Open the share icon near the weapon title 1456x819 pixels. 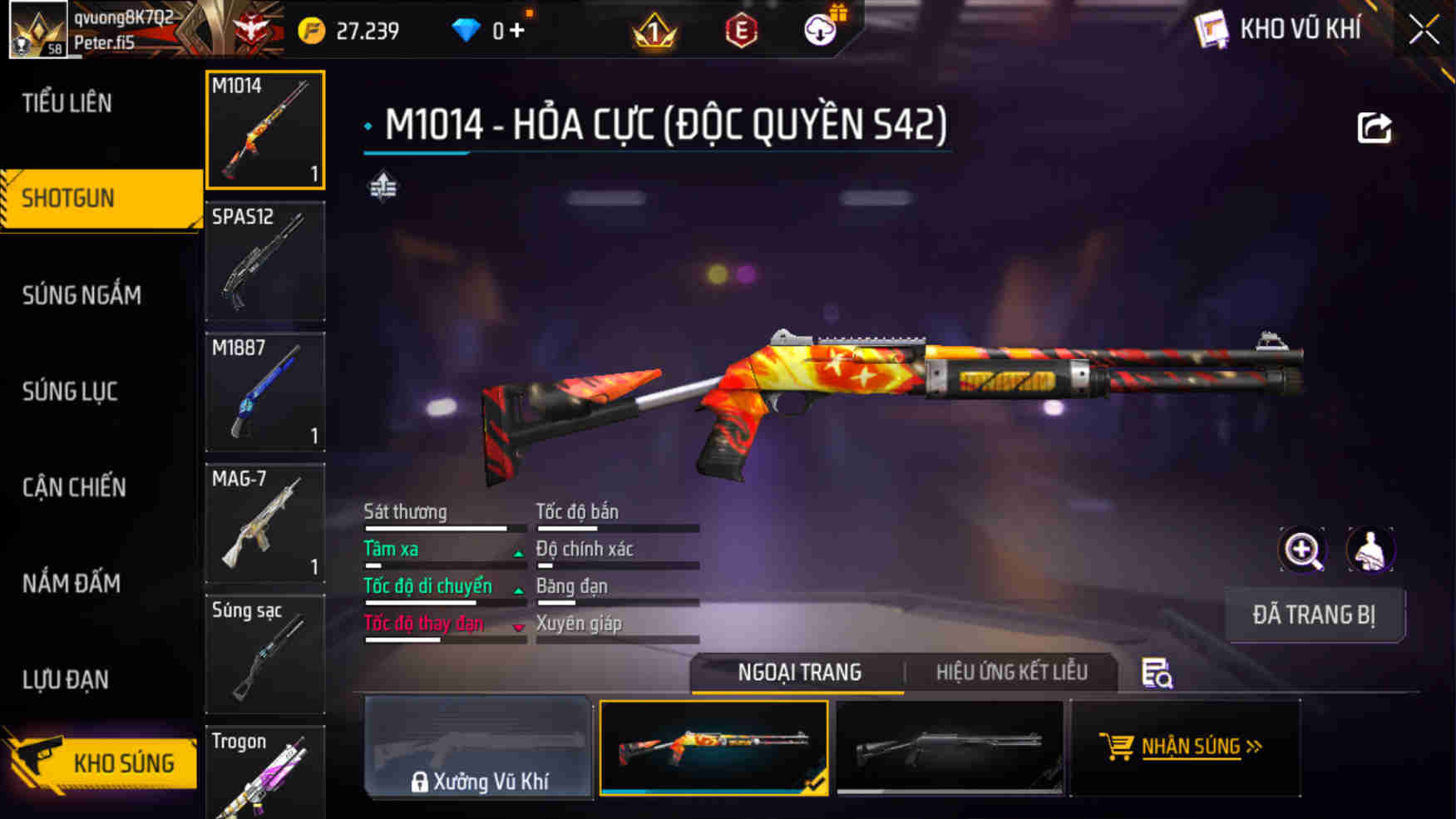[x=1375, y=126]
